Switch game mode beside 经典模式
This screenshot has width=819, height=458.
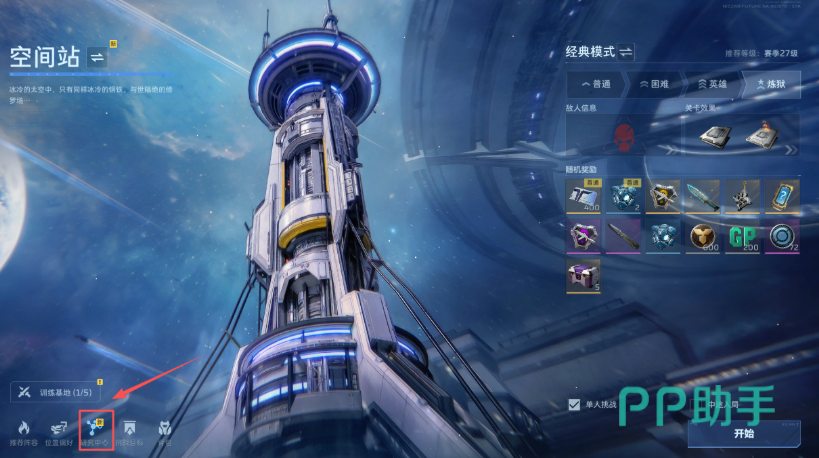pos(626,51)
